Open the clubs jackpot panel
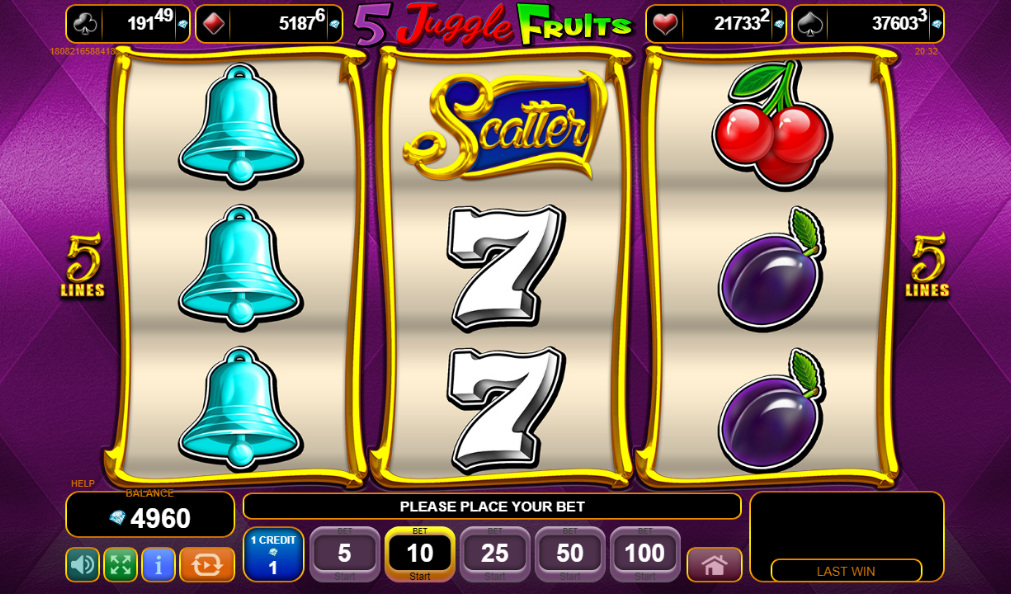Image resolution: width=1011 pixels, height=594 pixels. point(127,24)
